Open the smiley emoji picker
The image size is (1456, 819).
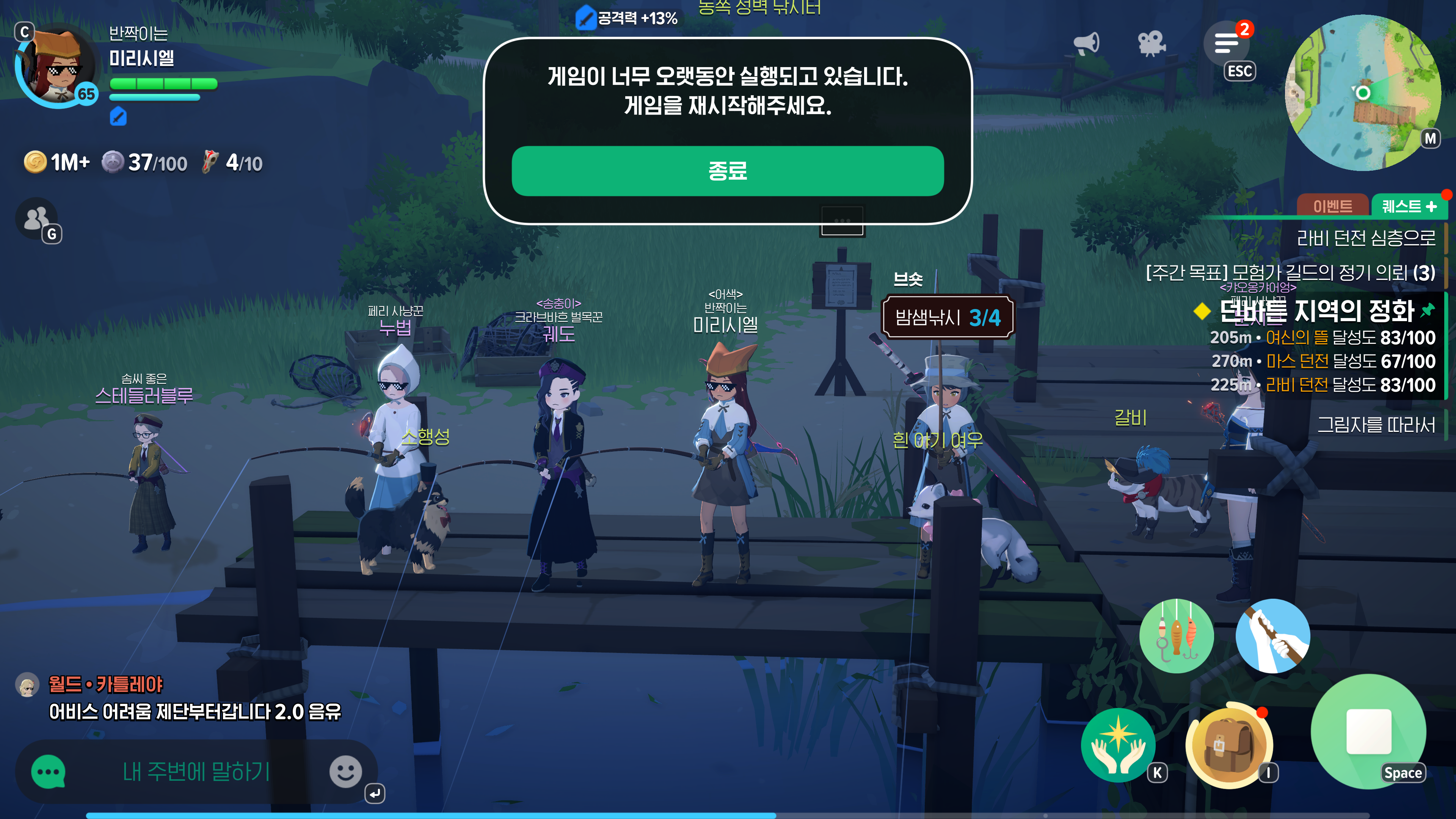click(345, 772)
